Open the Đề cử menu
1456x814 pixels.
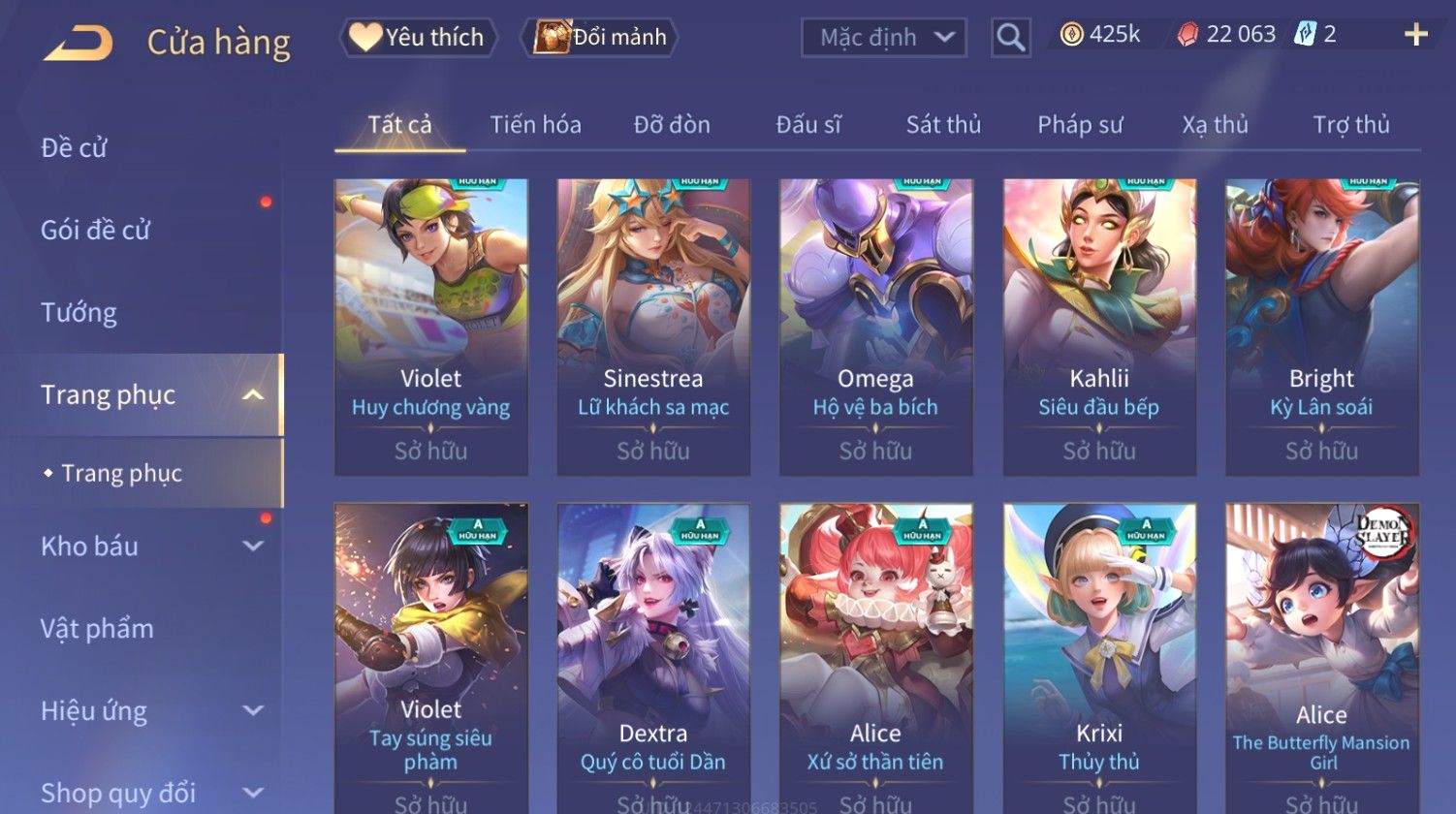75,148
